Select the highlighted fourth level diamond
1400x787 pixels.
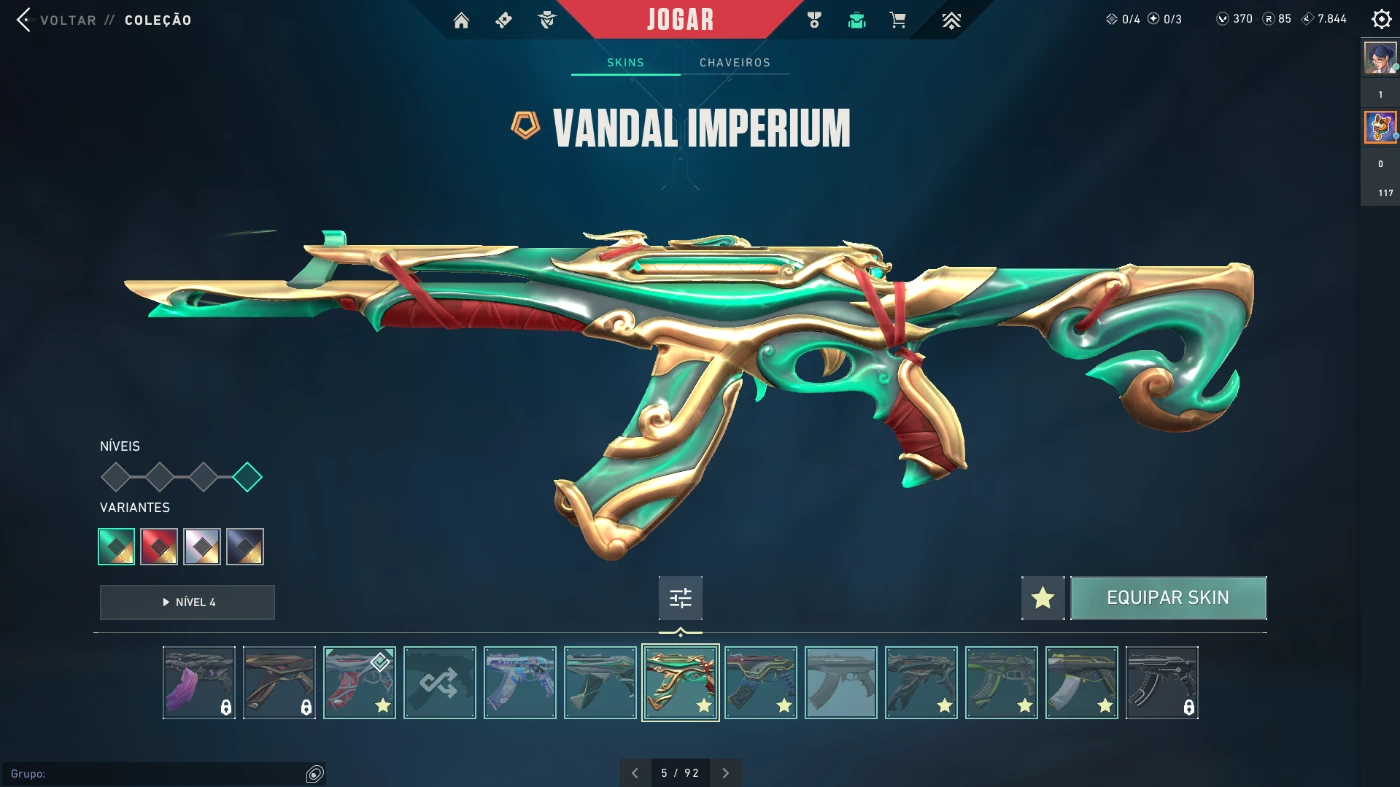coord(247,477)
